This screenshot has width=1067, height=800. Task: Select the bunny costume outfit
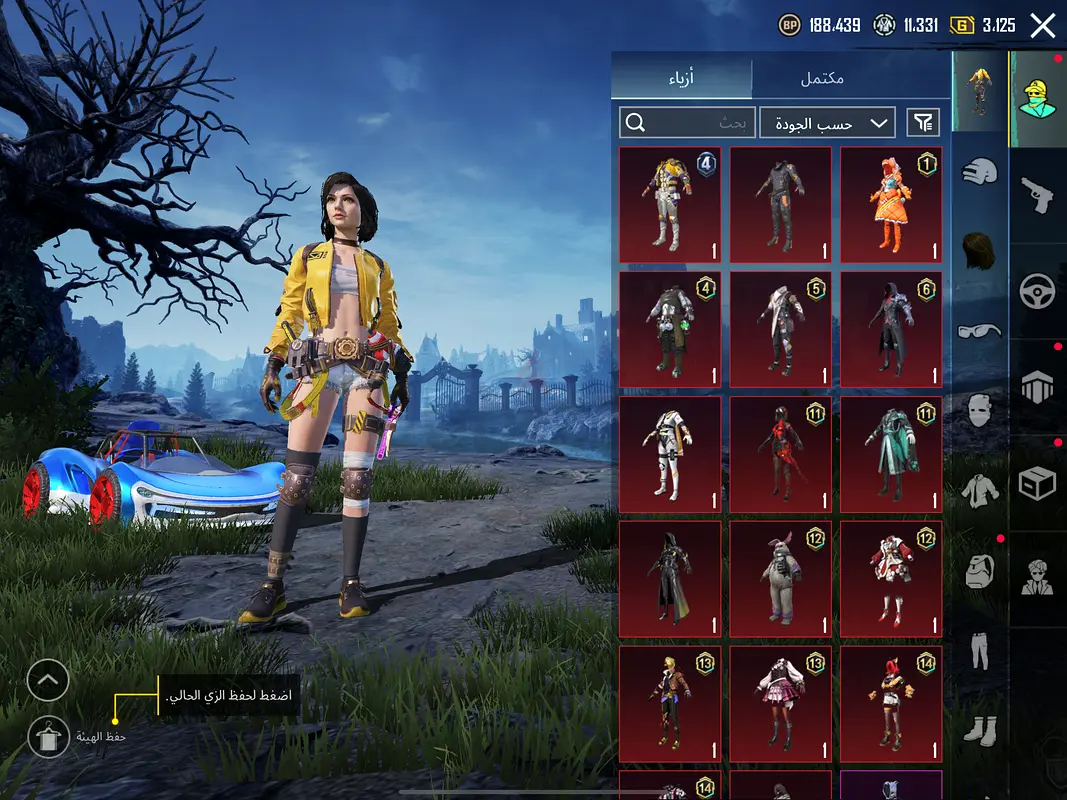(x=780, y=580)
